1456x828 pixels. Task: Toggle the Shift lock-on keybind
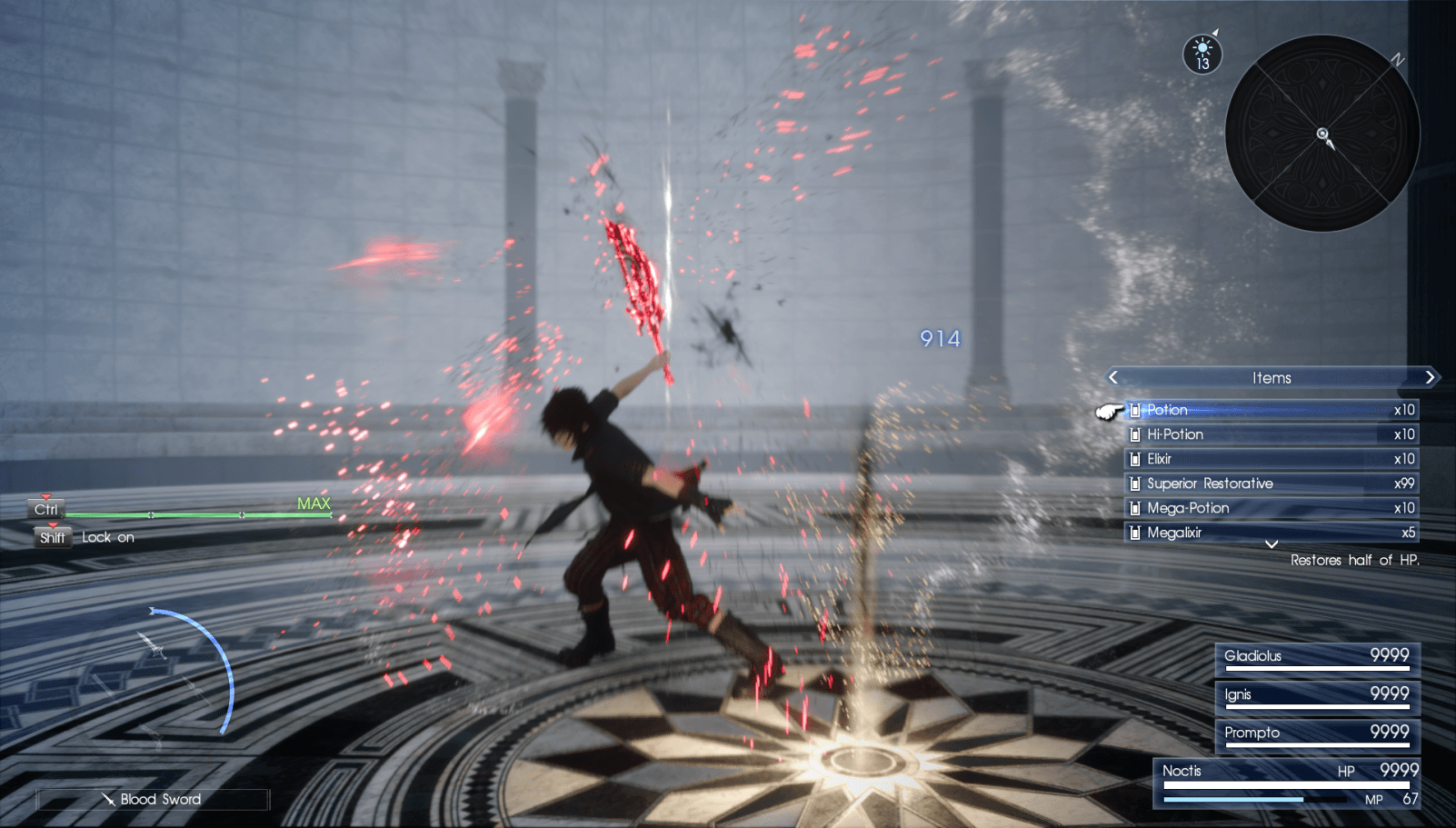tap(52, 537)
